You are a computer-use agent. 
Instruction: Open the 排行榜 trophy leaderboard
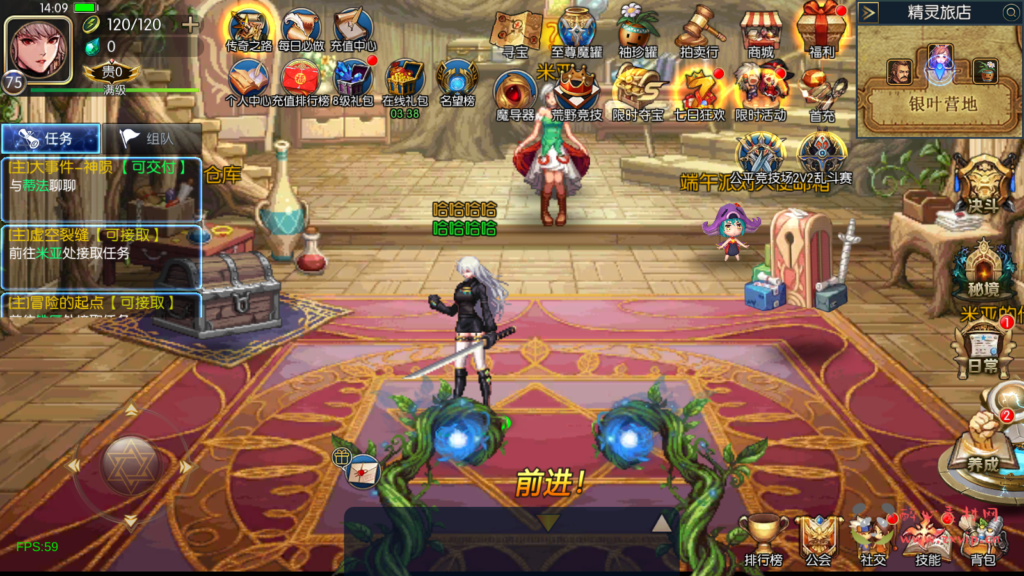tap(763, 538)
